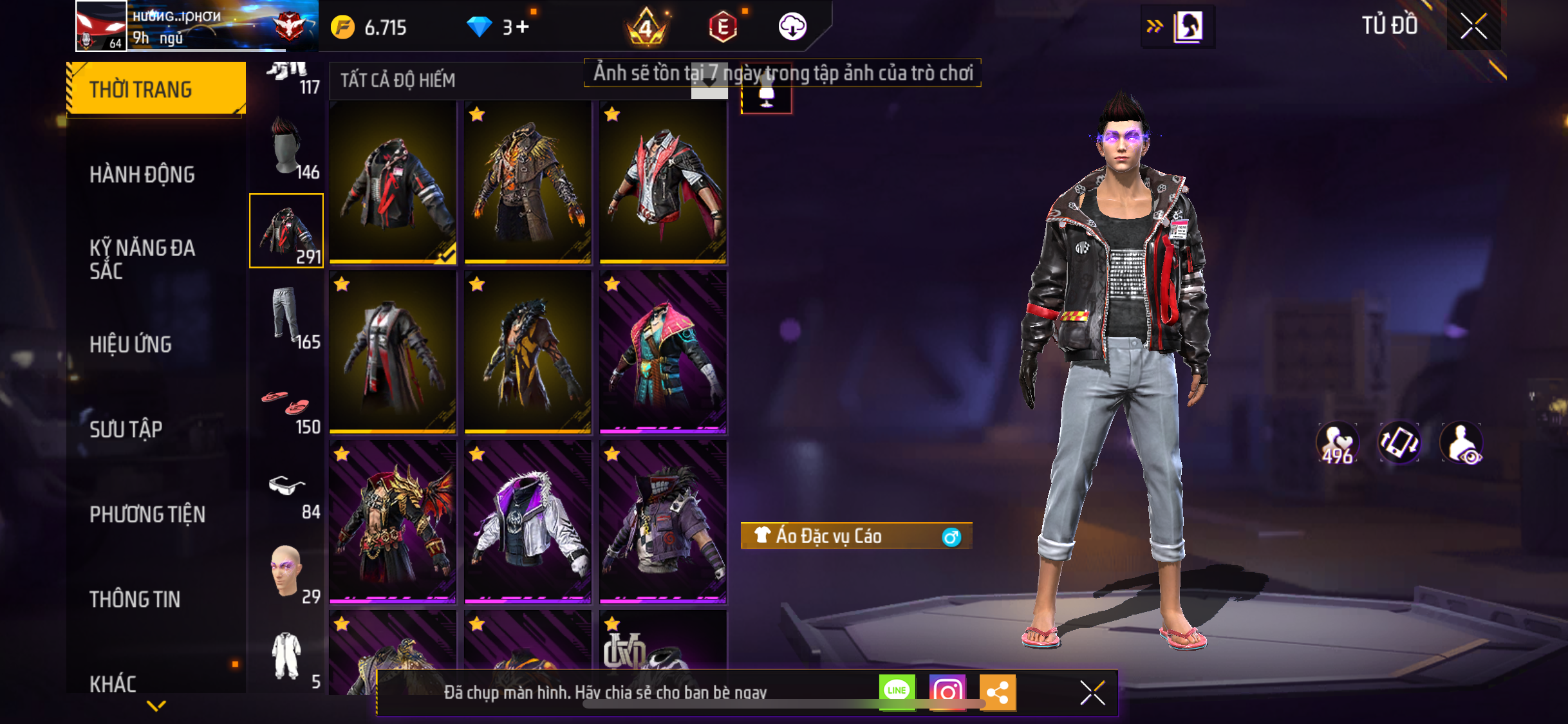Open the Thông Tin tab
Screen dimensions: 1568x724
135,599
